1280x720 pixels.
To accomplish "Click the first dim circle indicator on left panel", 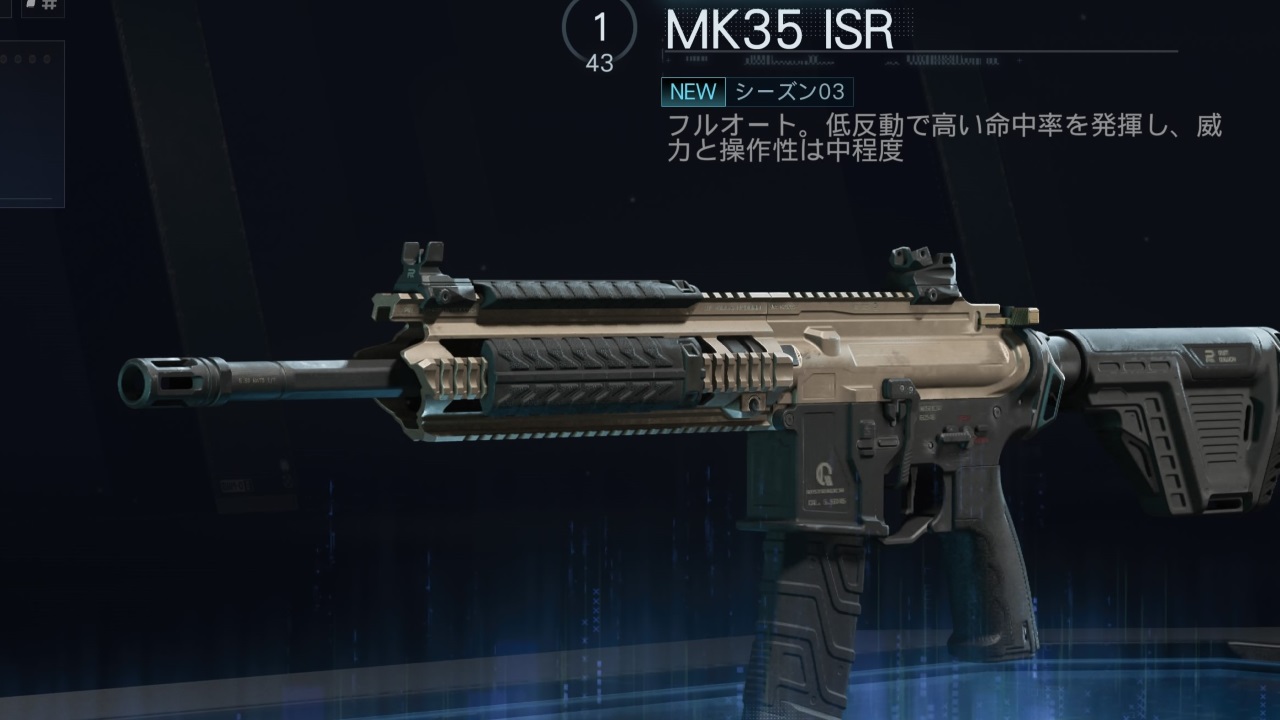I will (5, 58).
